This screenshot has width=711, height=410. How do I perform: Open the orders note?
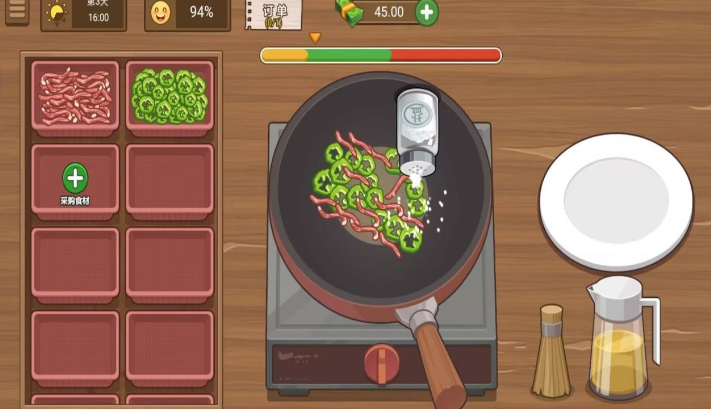point(274,13)
